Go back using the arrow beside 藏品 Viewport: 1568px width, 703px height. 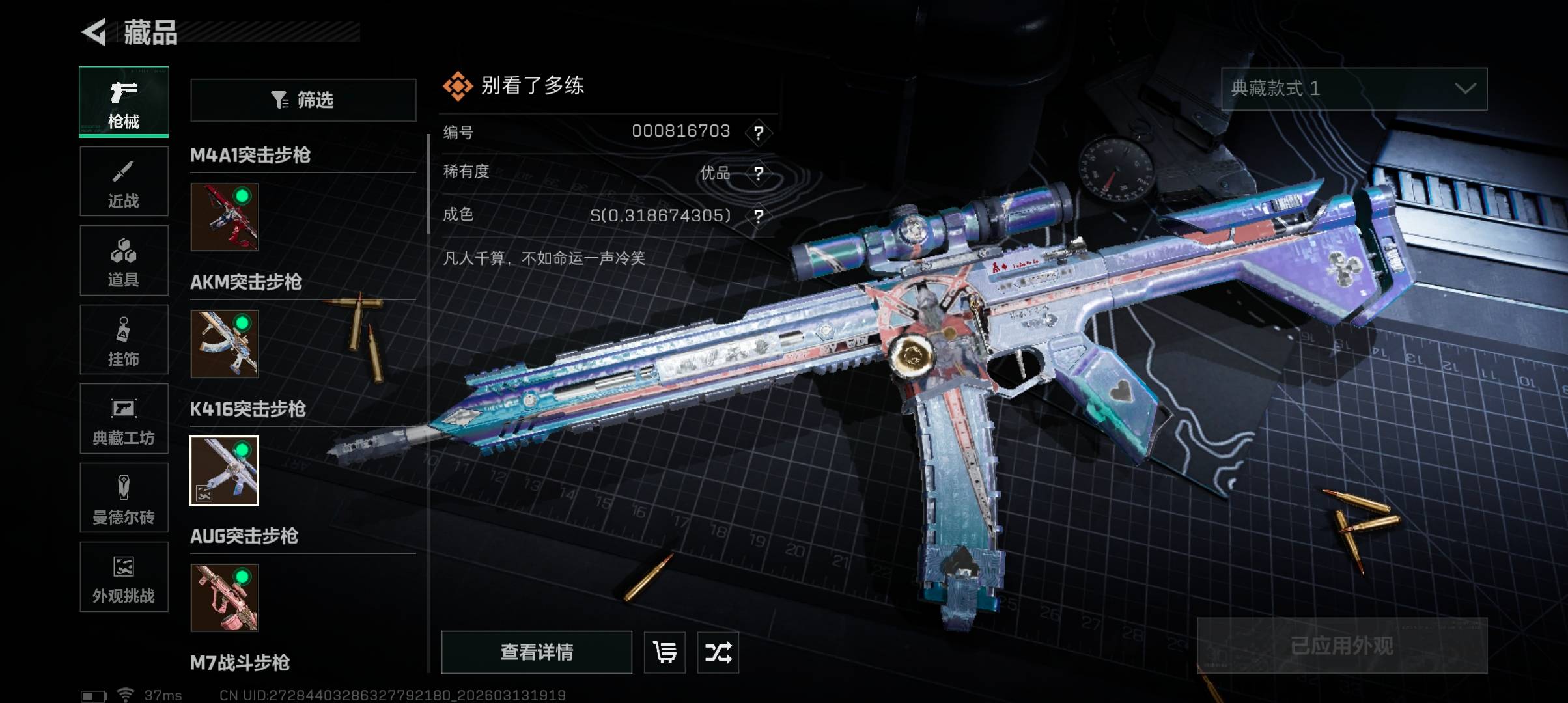point(95,32)
